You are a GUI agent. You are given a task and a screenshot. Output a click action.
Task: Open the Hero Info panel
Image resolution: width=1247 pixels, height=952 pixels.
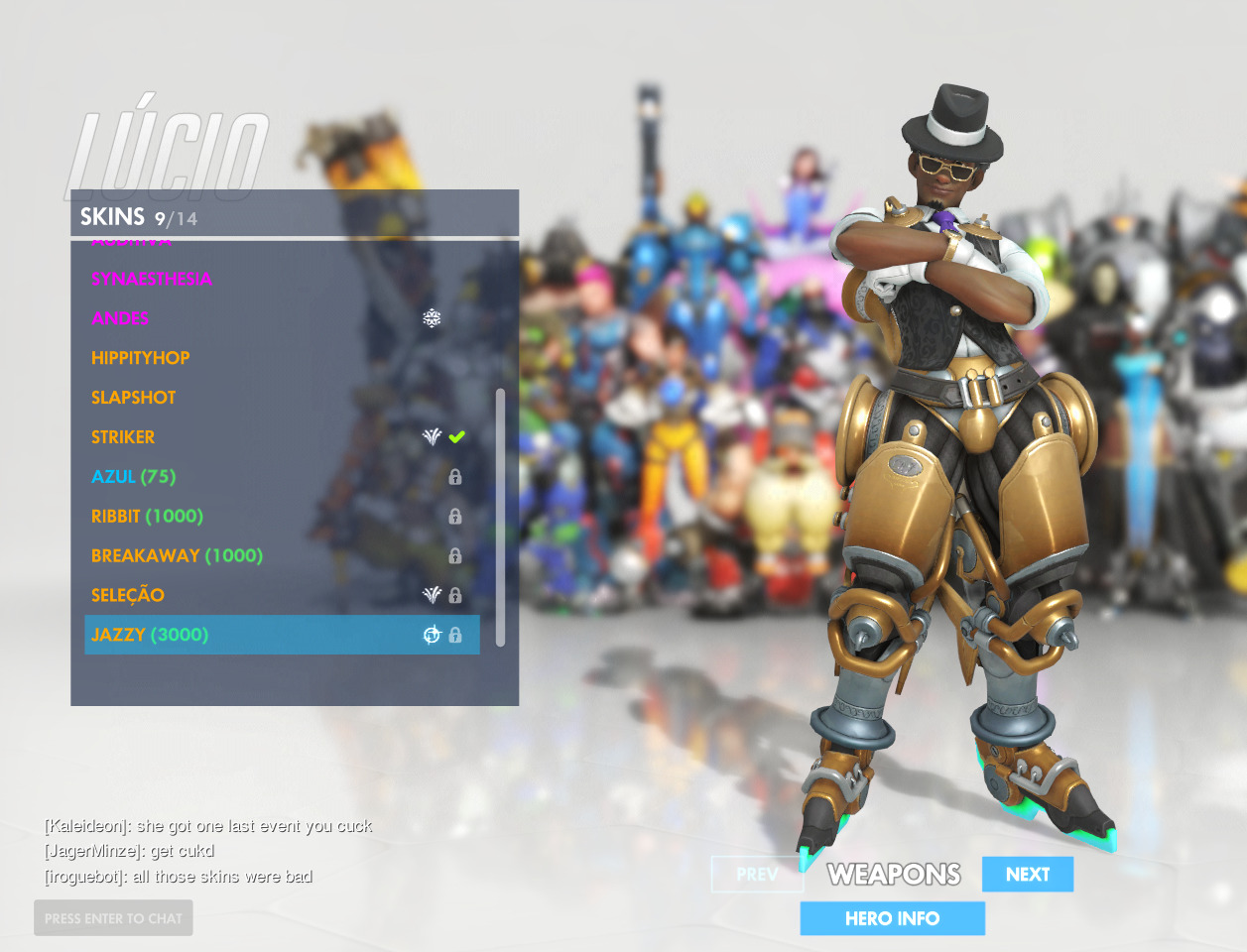pos(892,918)
